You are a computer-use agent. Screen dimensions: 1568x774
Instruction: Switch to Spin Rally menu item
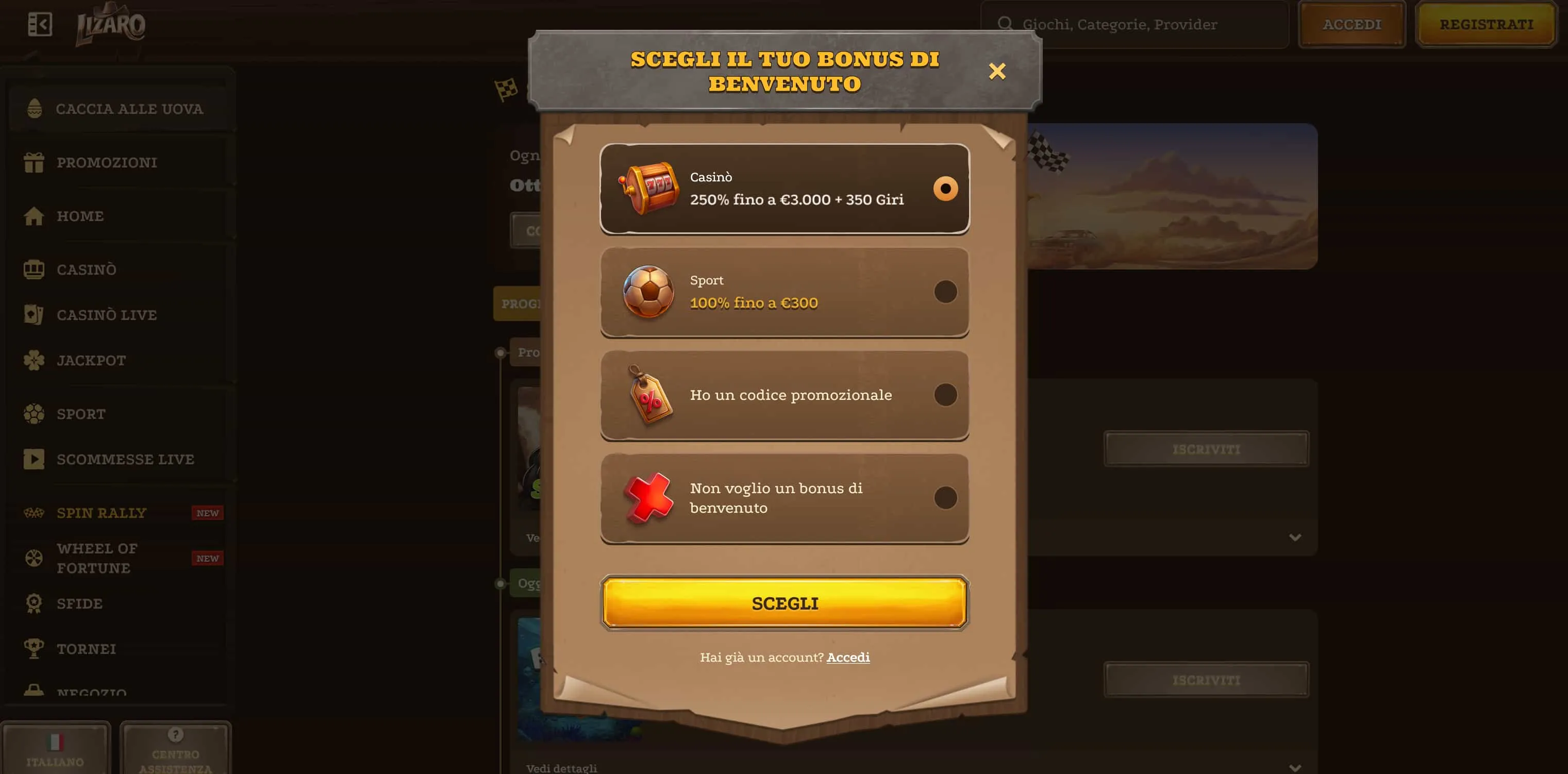tap(102, 512)
